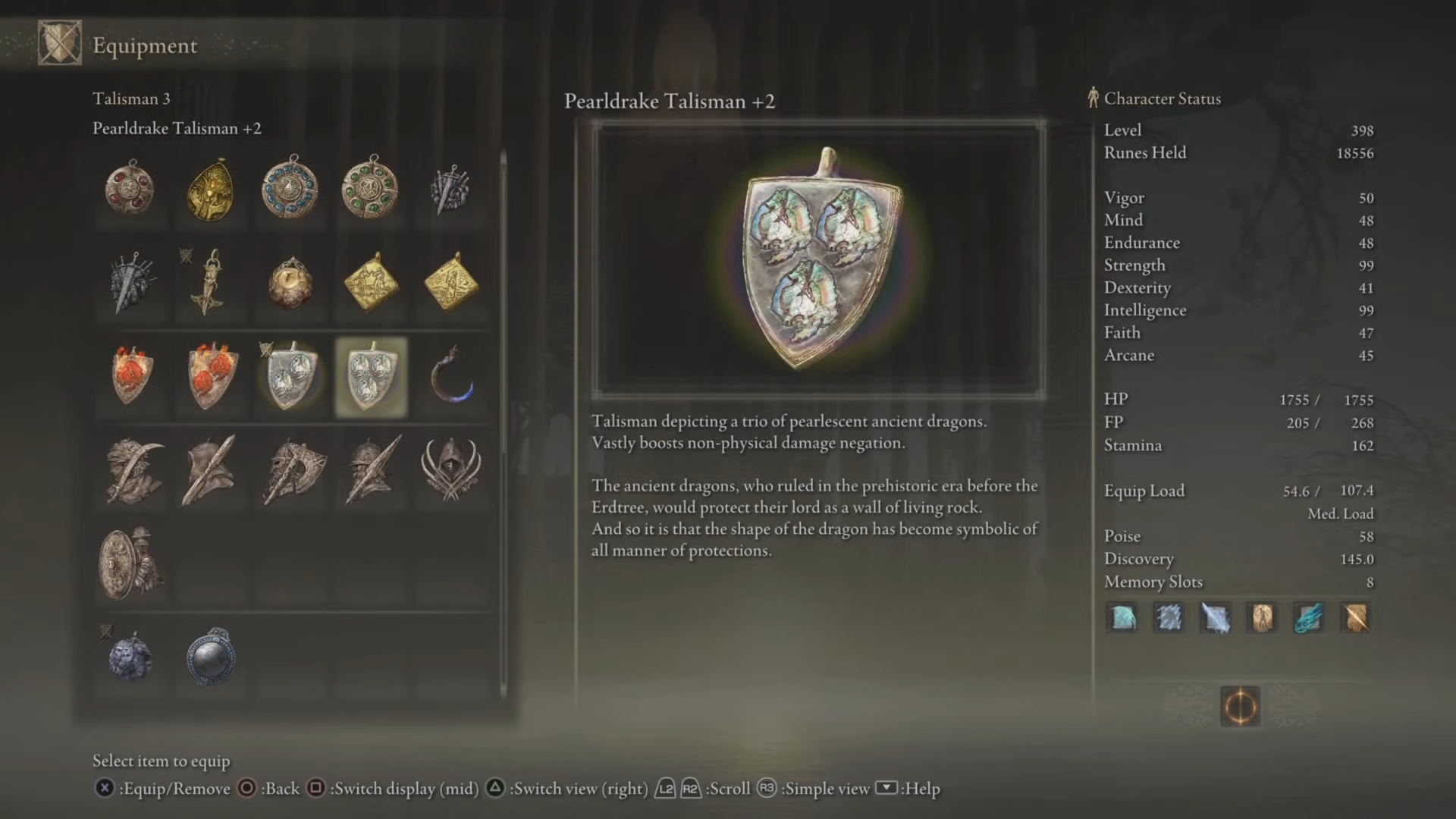Image resolution: width=1456 pixels, height=819 pixels.
Task: Select the red-gemmed amber medallion talisman
Action: pyautogui.click(x=130, y=188)
